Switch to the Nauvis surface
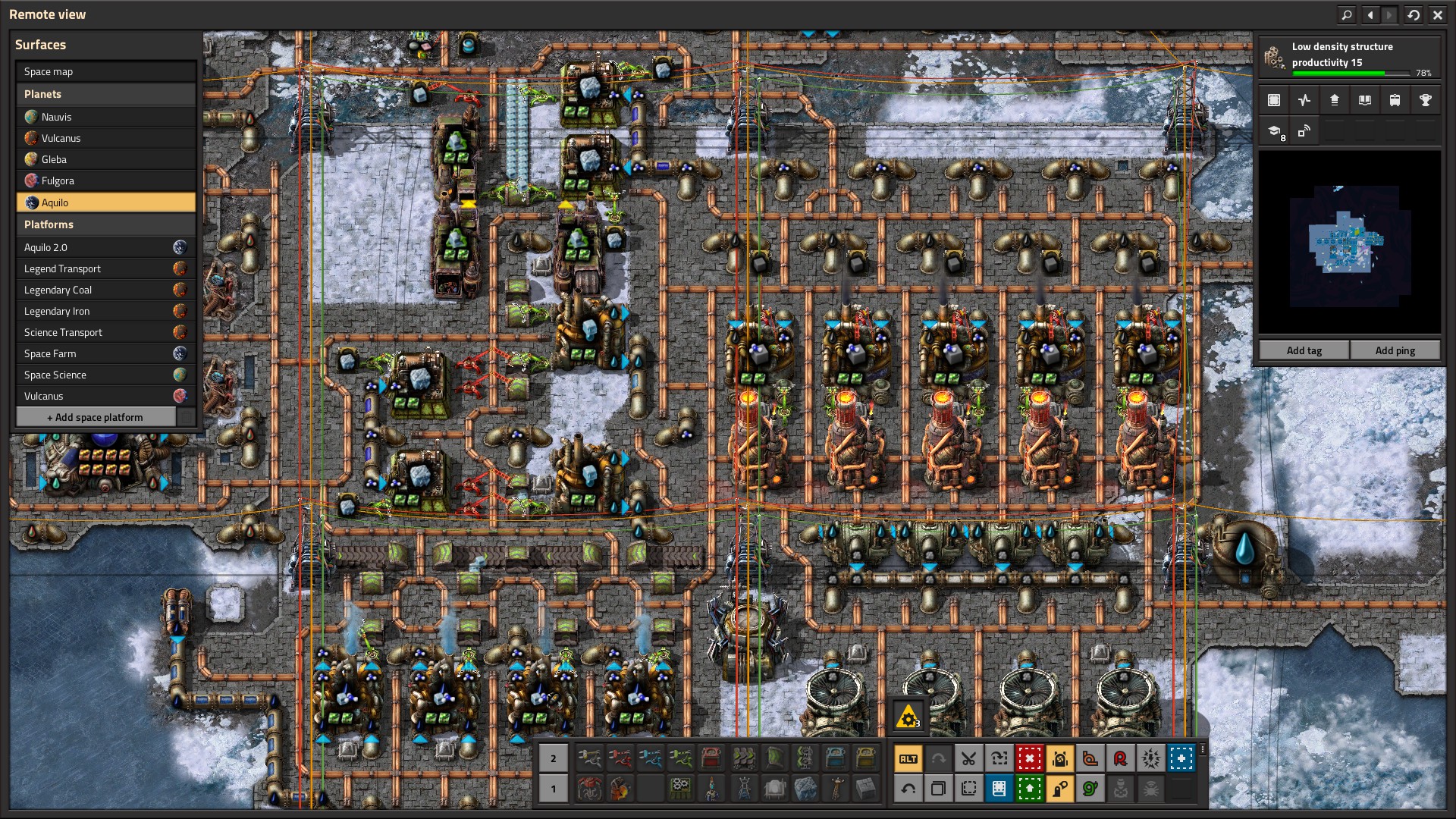The height and width of the screenshot is (819, 1456). point(106,117)
